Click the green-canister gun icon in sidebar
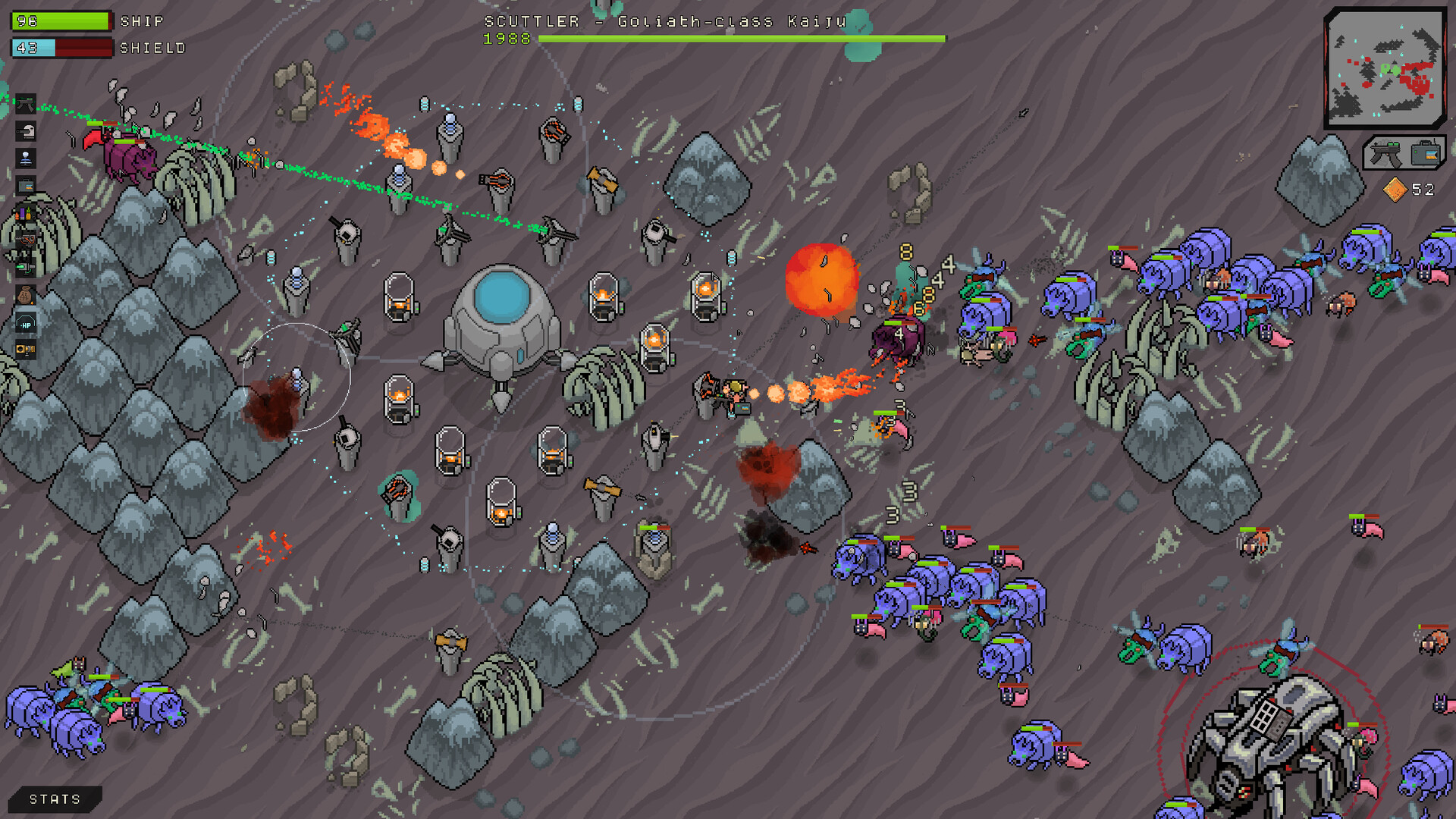 pos(25,267)
